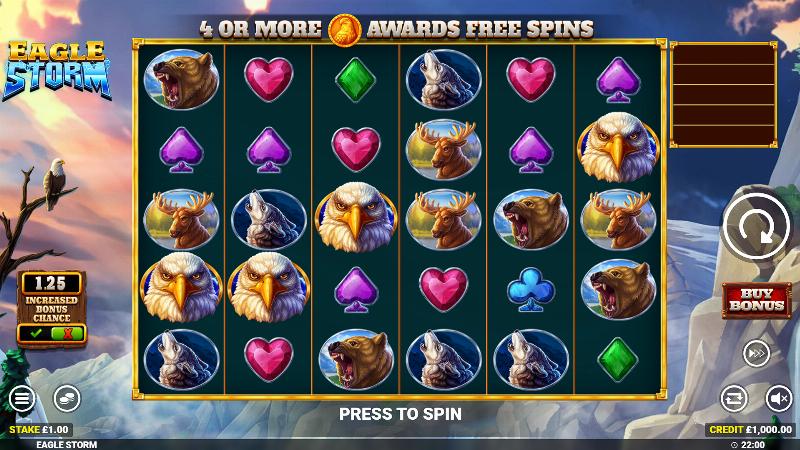Toggle turbo spin fast-forward button
Viewport: 800px width, 450px height.
(755, 353)
